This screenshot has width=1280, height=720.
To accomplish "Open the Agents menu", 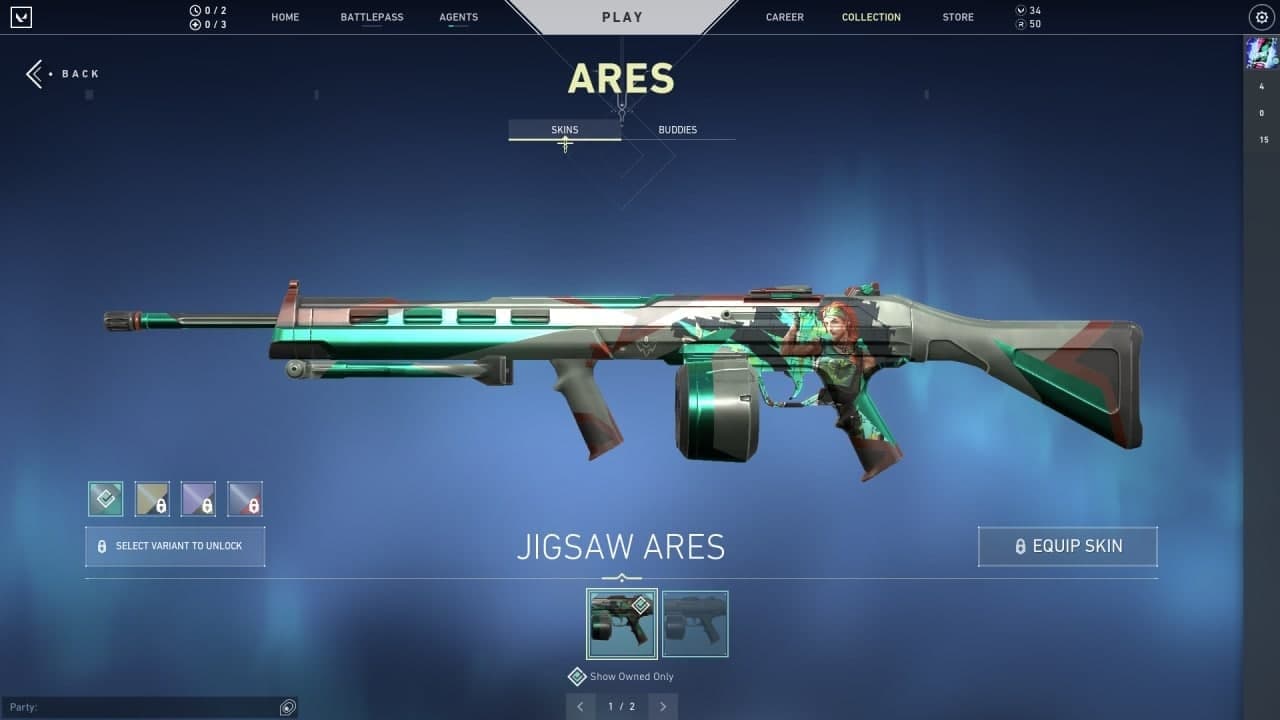I will [459, 17].
